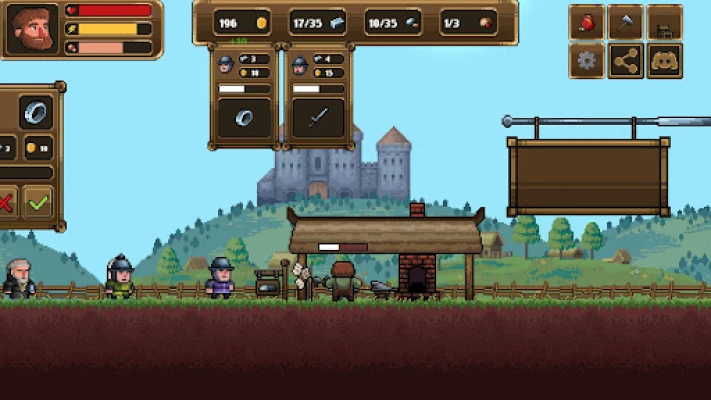Open the Discord link
The image size is (711, 400).
tap(665, 61)
